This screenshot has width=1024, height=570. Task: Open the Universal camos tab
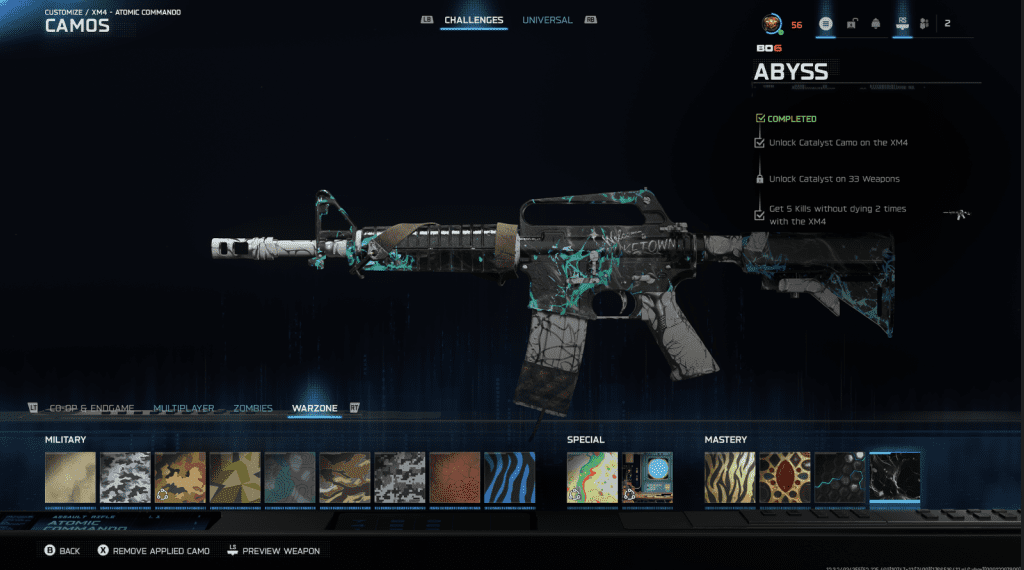point(547,20)
